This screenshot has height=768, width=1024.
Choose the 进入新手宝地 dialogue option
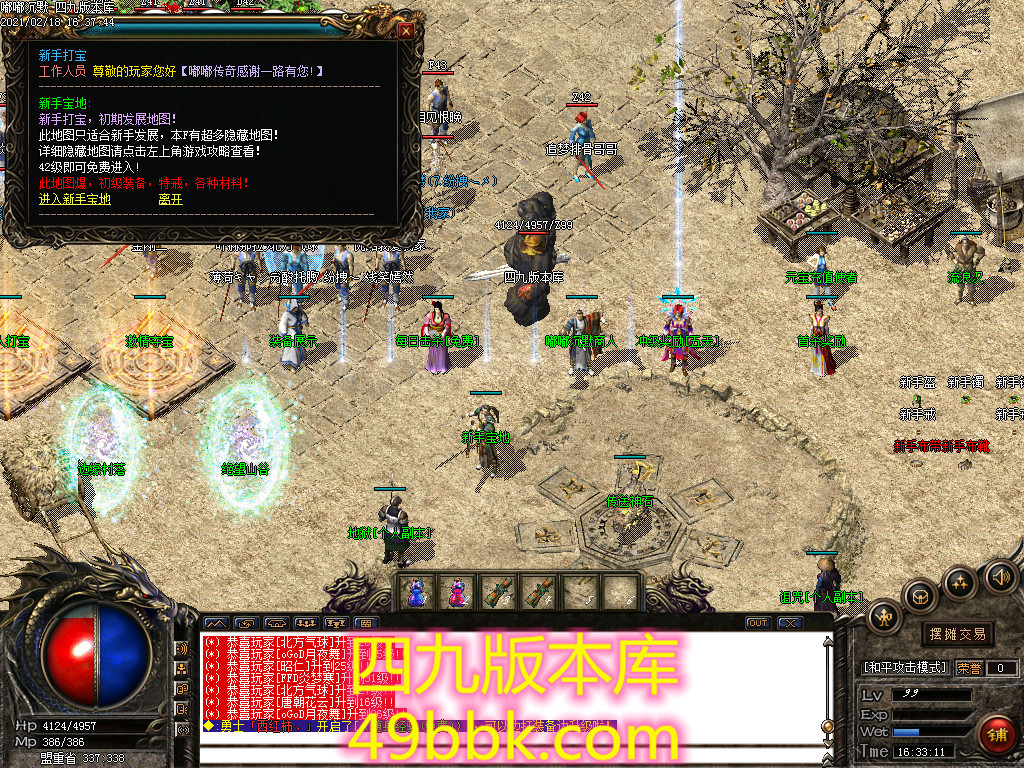[x=75, y=199]
